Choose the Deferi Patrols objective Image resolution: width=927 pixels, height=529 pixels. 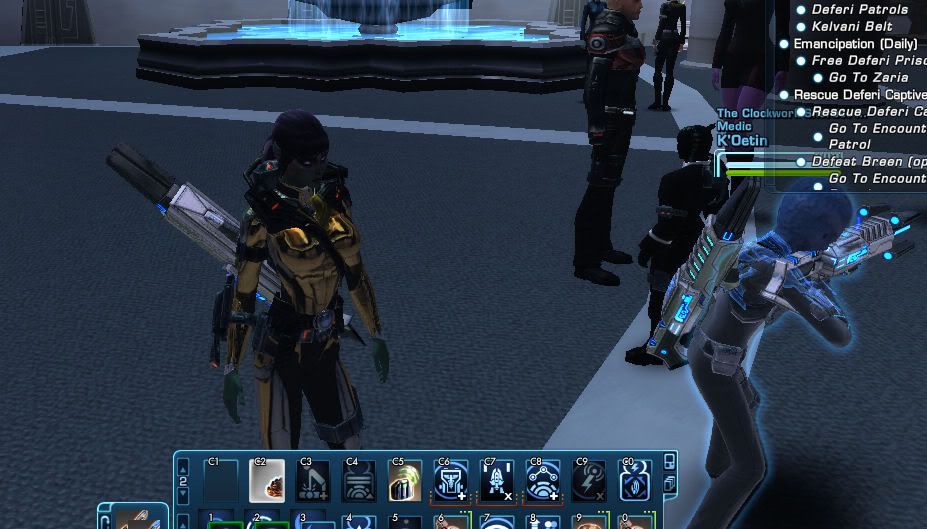[x=860, y=10]
